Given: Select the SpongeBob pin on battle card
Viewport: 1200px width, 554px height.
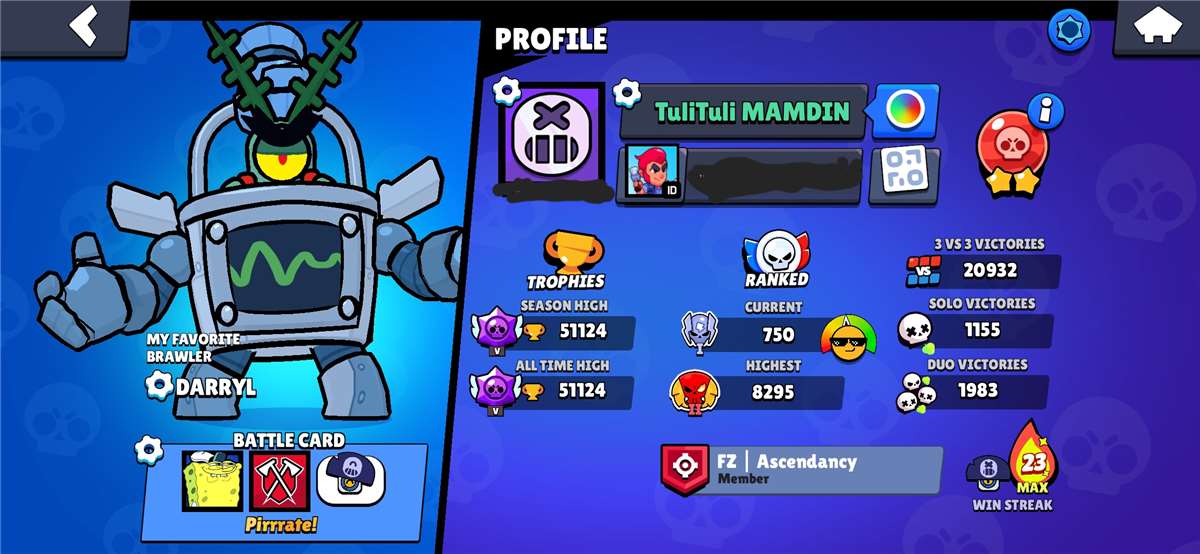Looking at the screenshot, I should click(212, 481).
